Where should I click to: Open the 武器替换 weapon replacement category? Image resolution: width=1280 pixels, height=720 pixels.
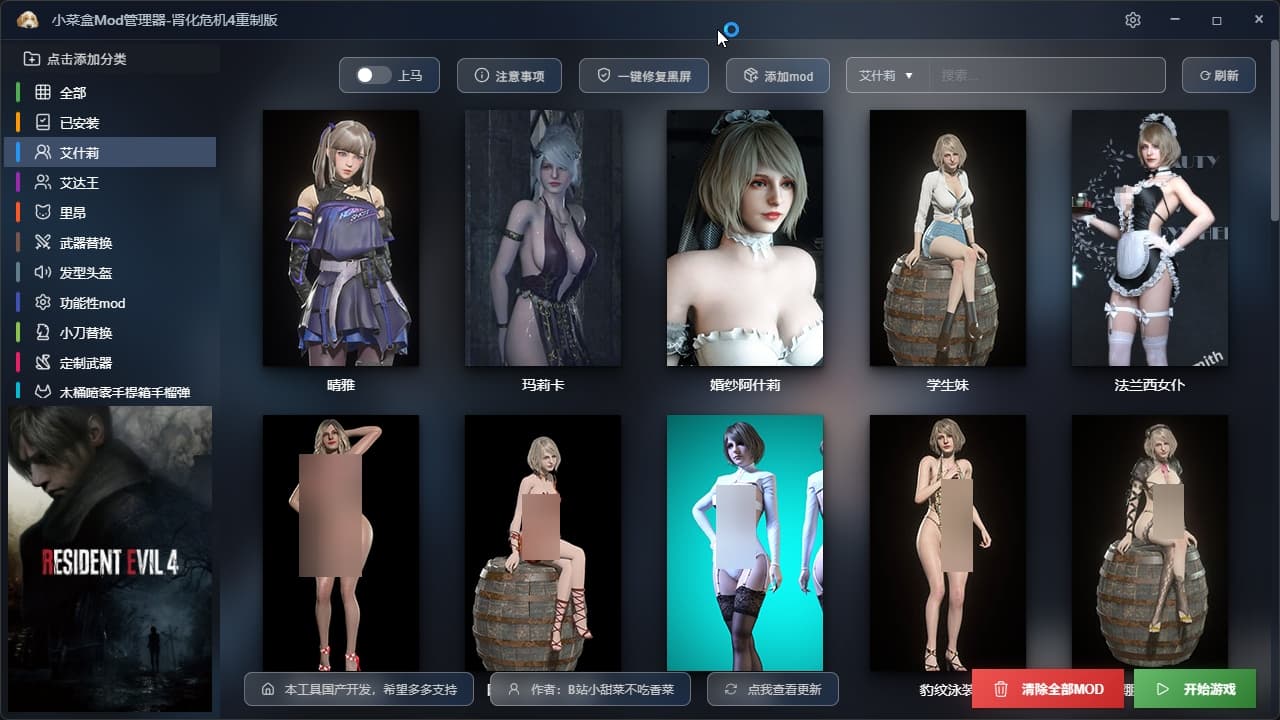tap(86, 243)
